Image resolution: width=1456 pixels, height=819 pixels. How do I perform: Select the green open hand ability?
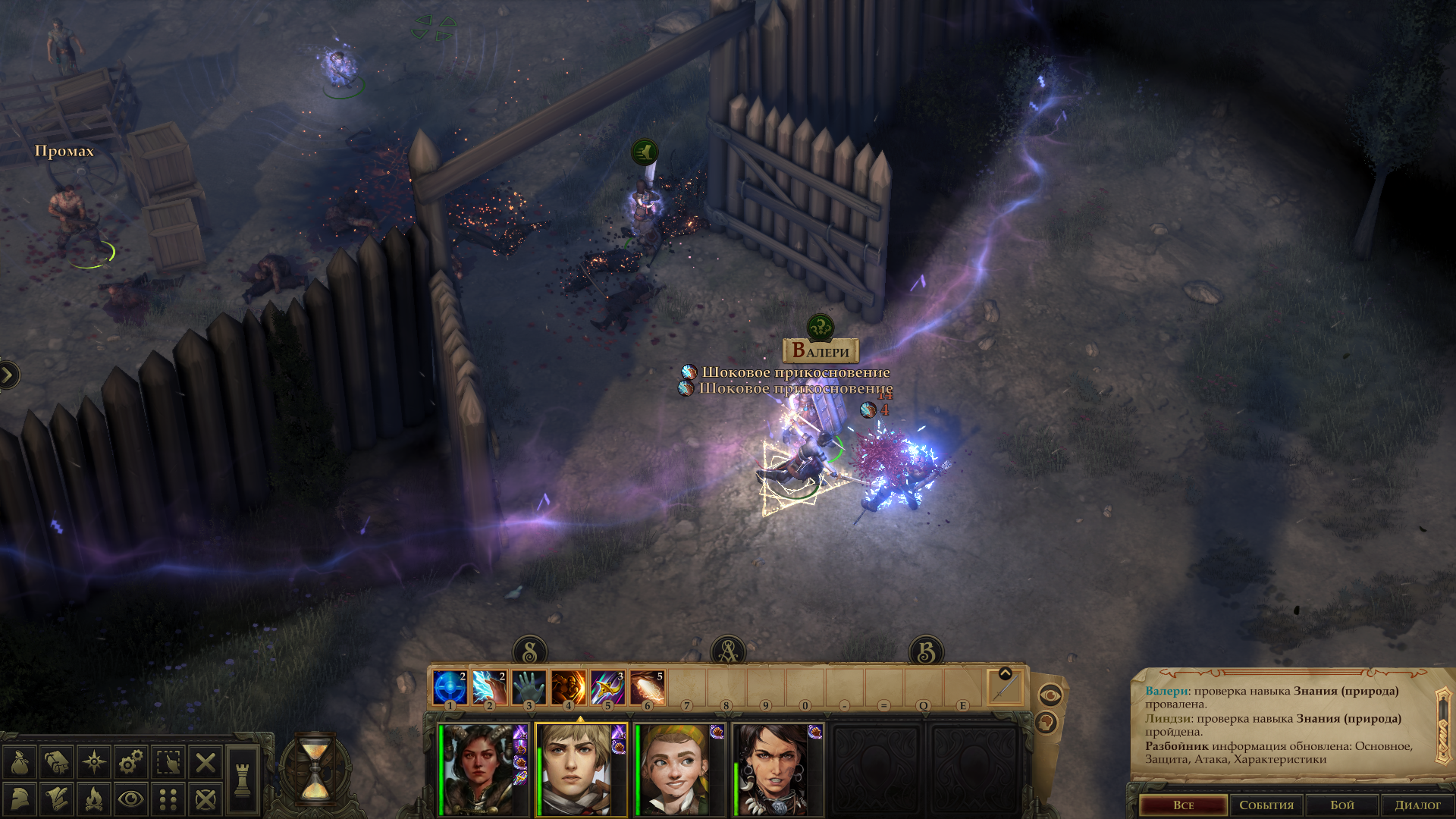pos(529,689)
